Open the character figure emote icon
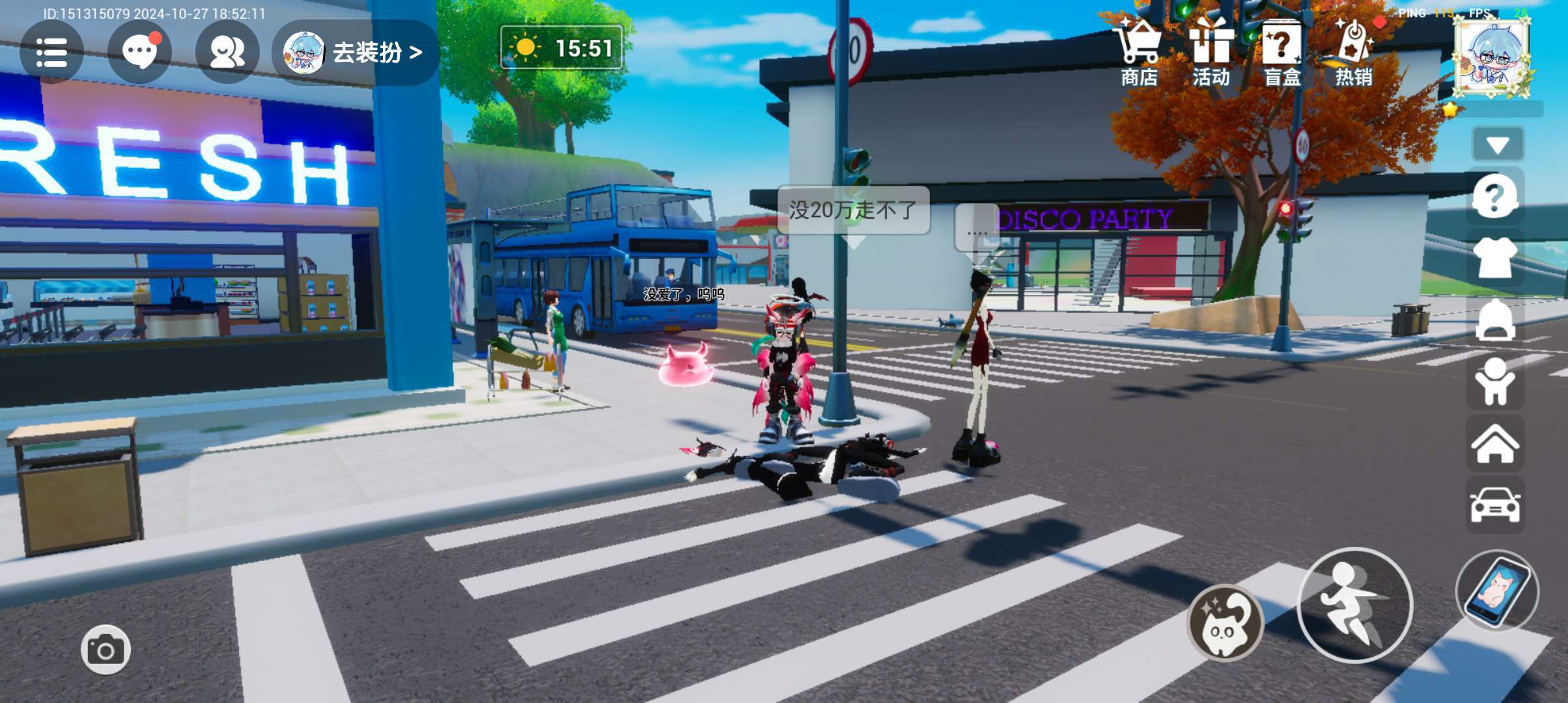This screenshot has width=1568, height=703. tap(1495, 381)
